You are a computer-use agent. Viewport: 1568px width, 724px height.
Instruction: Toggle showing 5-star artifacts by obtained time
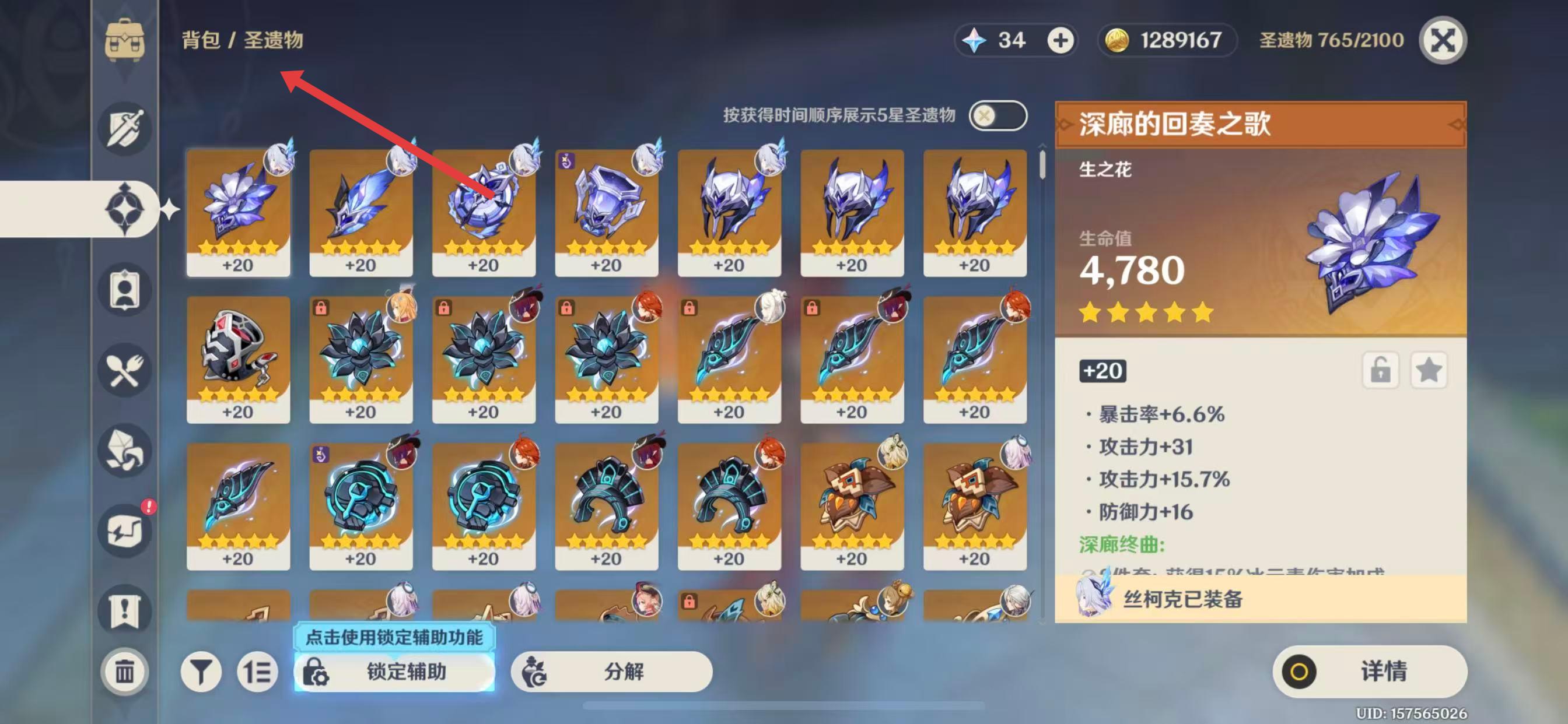coord(997,115)
